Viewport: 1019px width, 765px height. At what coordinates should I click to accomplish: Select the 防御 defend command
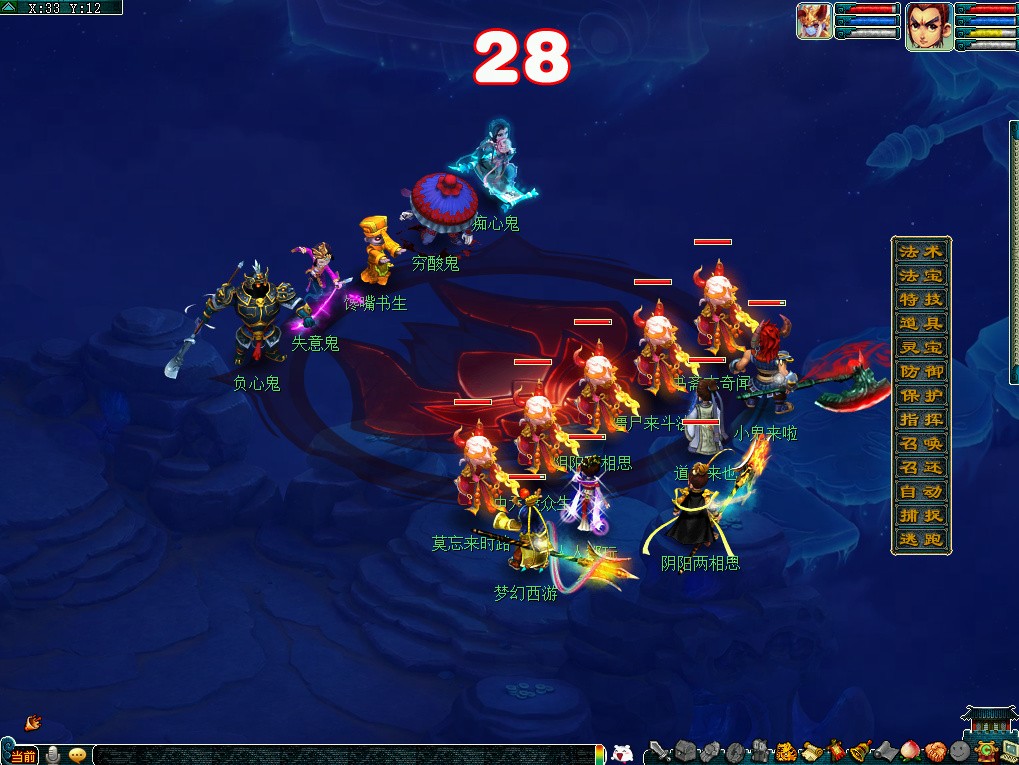920,371
